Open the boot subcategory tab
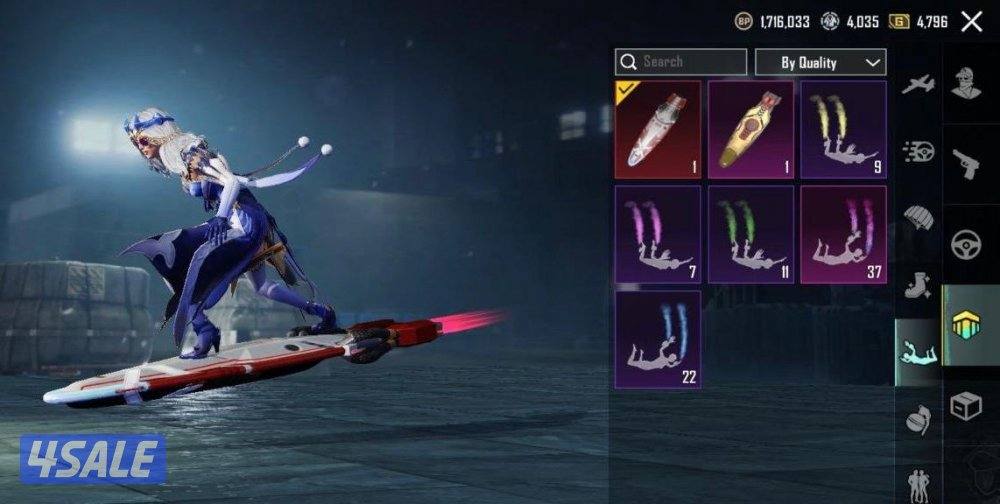Viewport: 1000px width, 504px height. (x=917, y=286)
